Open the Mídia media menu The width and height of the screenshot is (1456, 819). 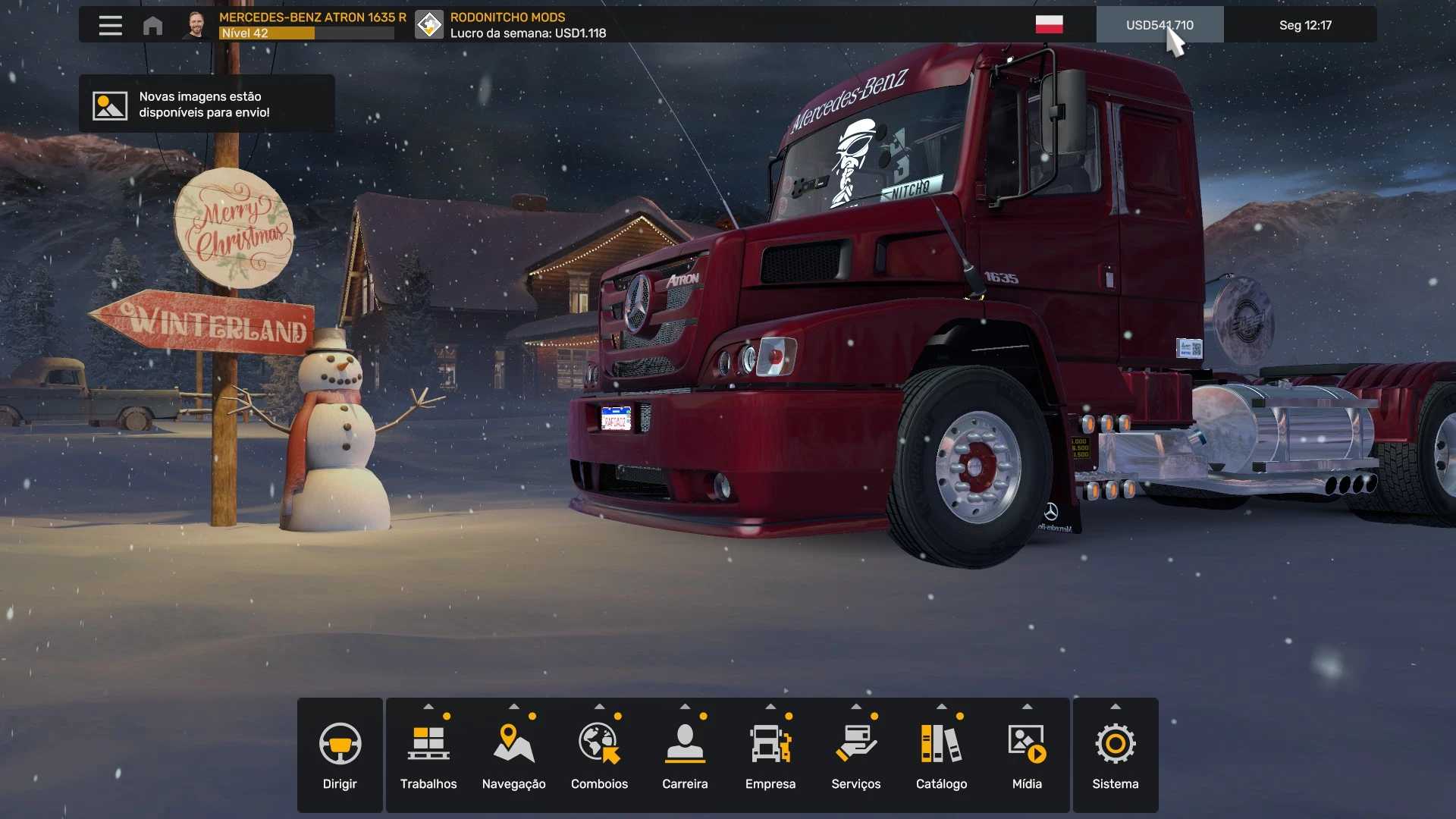[1027, 755]
